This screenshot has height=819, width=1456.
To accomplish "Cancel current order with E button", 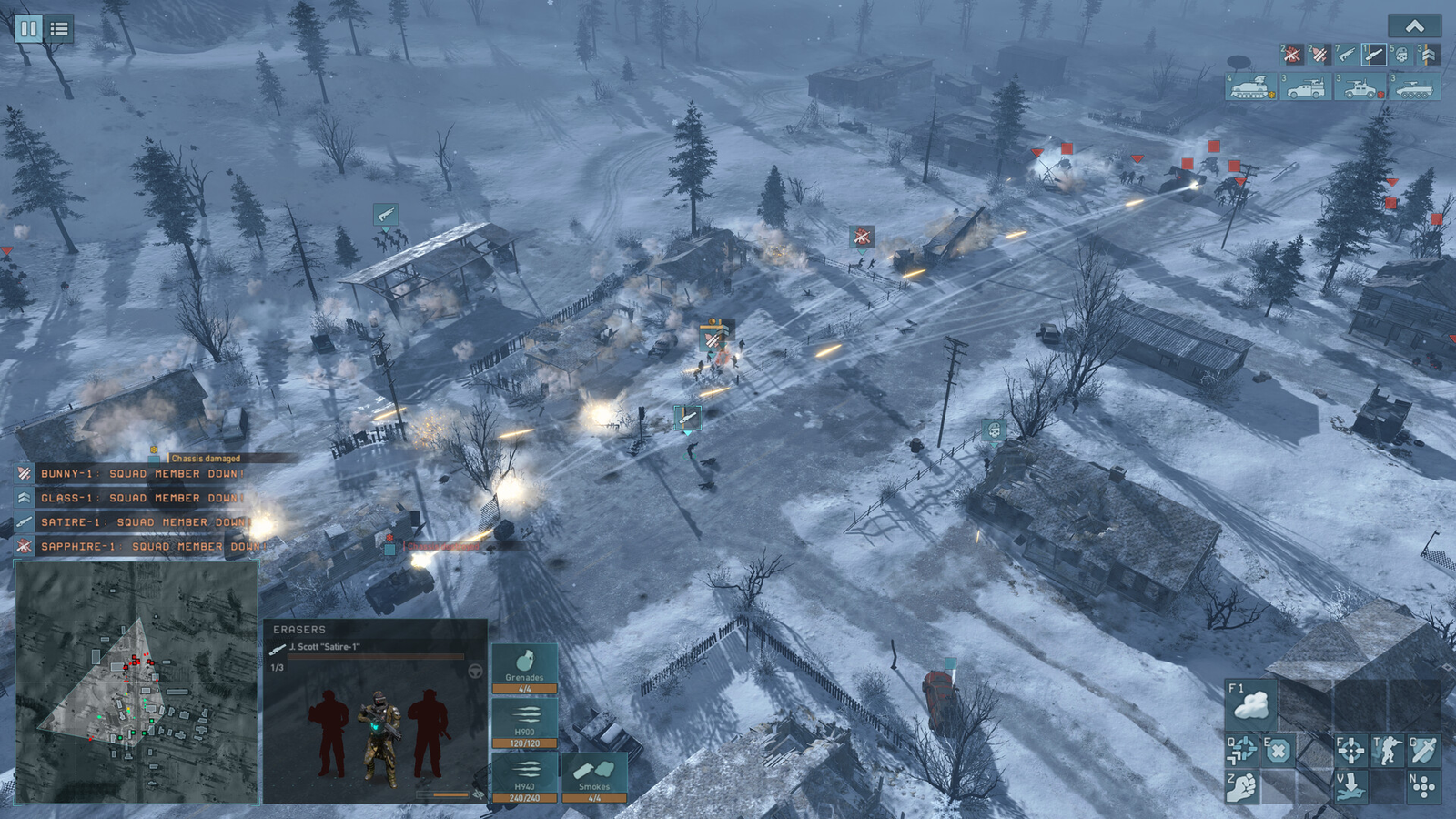I will tap(1279, 750).
